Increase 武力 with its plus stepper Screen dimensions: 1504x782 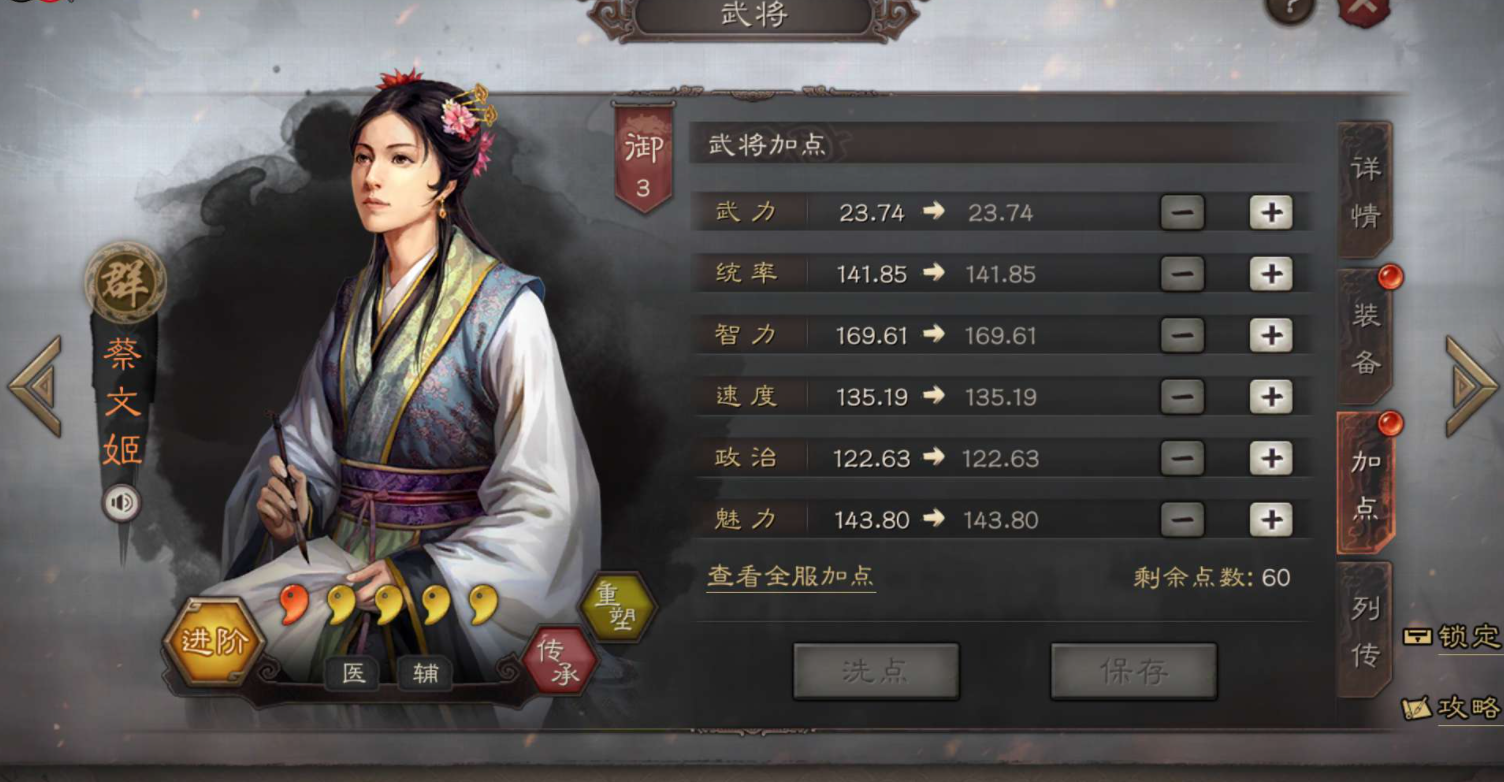(x=1268, y=212)
